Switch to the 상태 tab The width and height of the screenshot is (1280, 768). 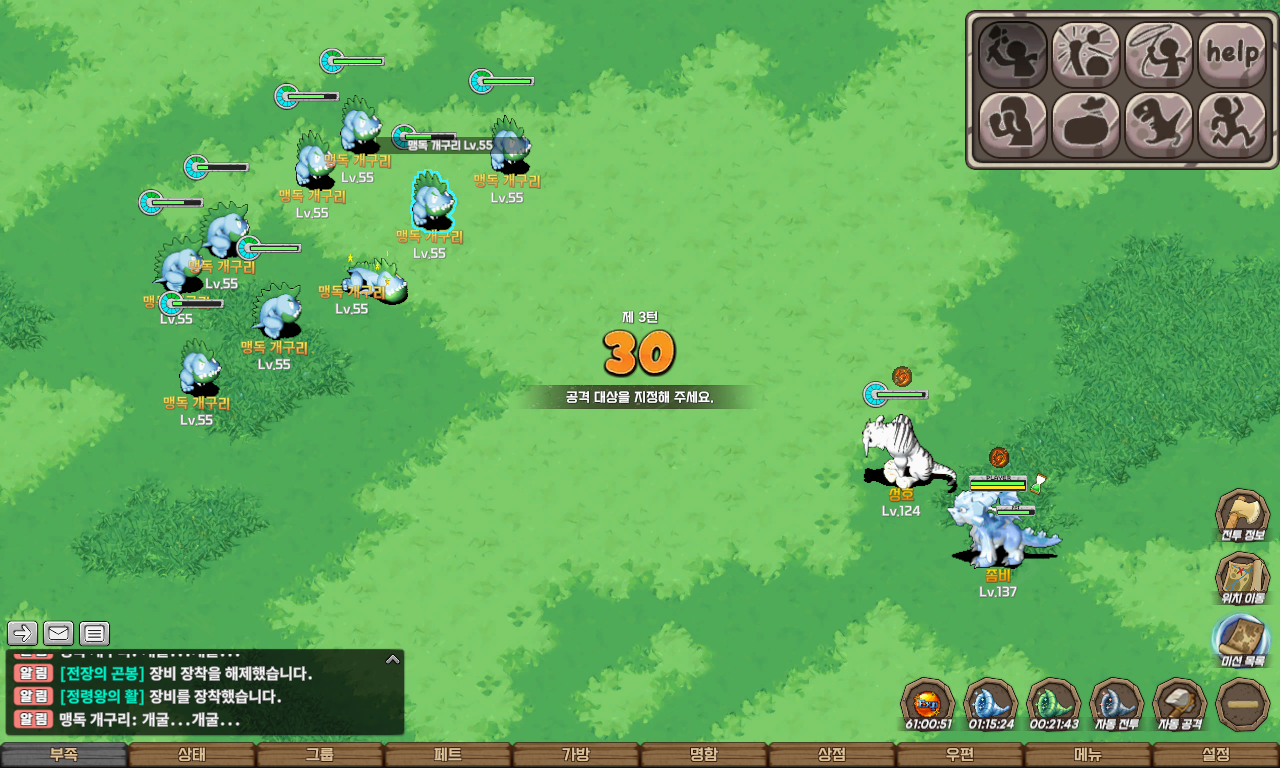click(192, 755)
